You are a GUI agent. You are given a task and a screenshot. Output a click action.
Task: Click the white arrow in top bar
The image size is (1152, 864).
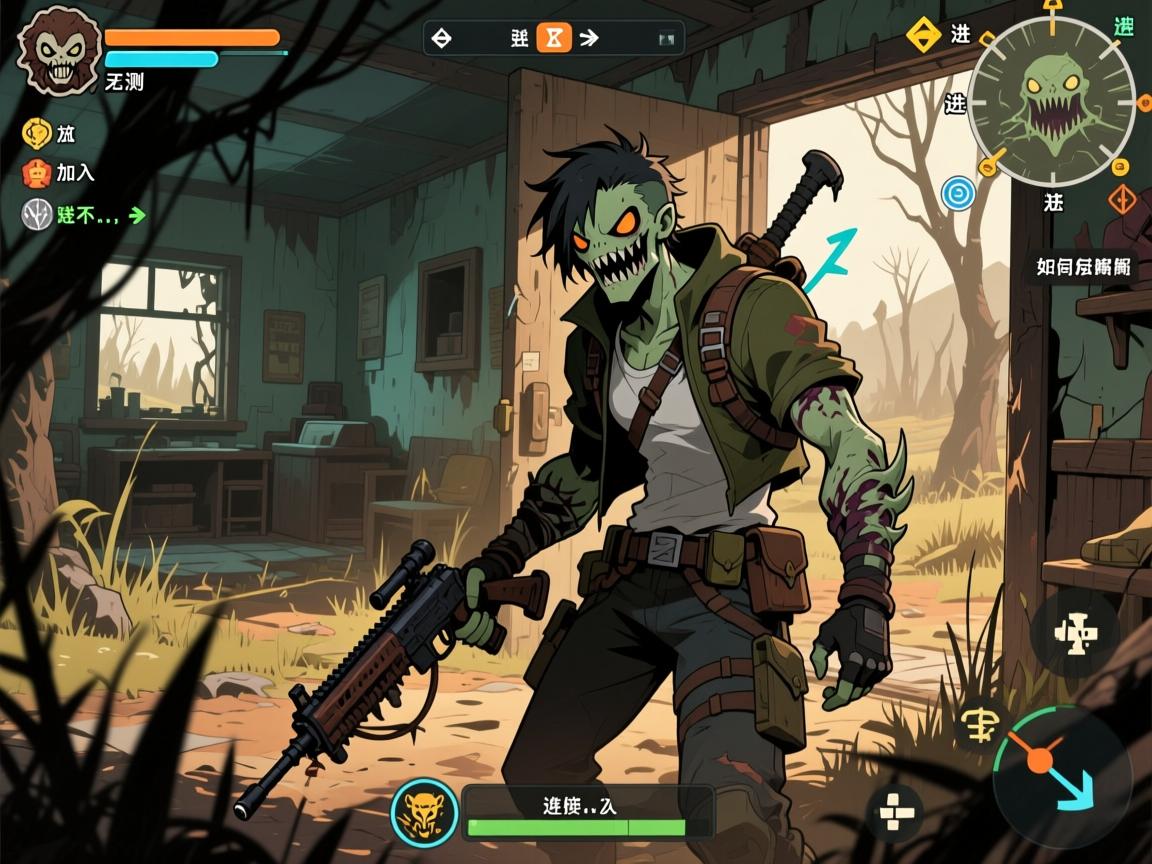tap(589, 38)
